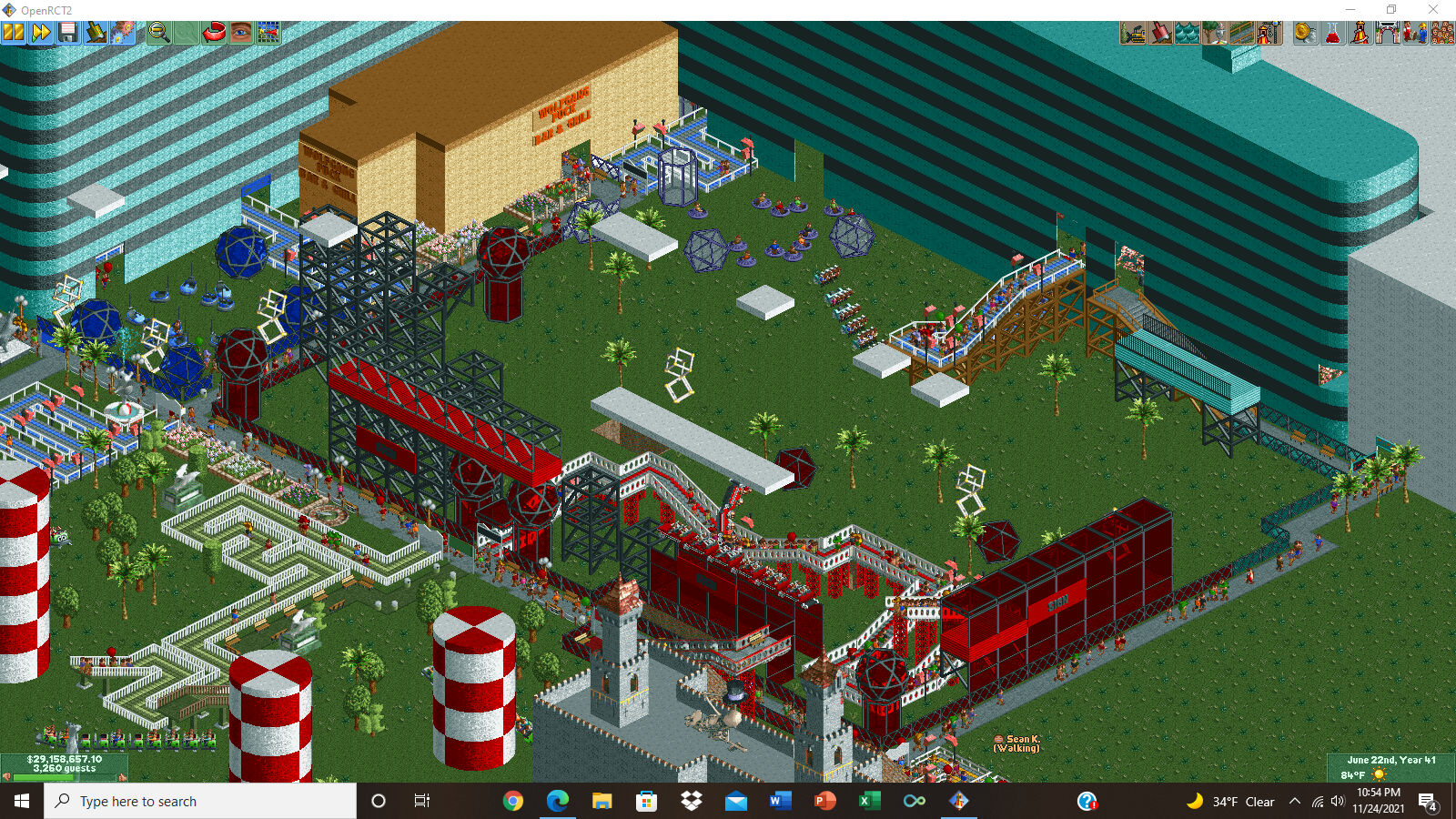Build a new ride via crane icon
1456x819 pixels.
pos(1270,32)
